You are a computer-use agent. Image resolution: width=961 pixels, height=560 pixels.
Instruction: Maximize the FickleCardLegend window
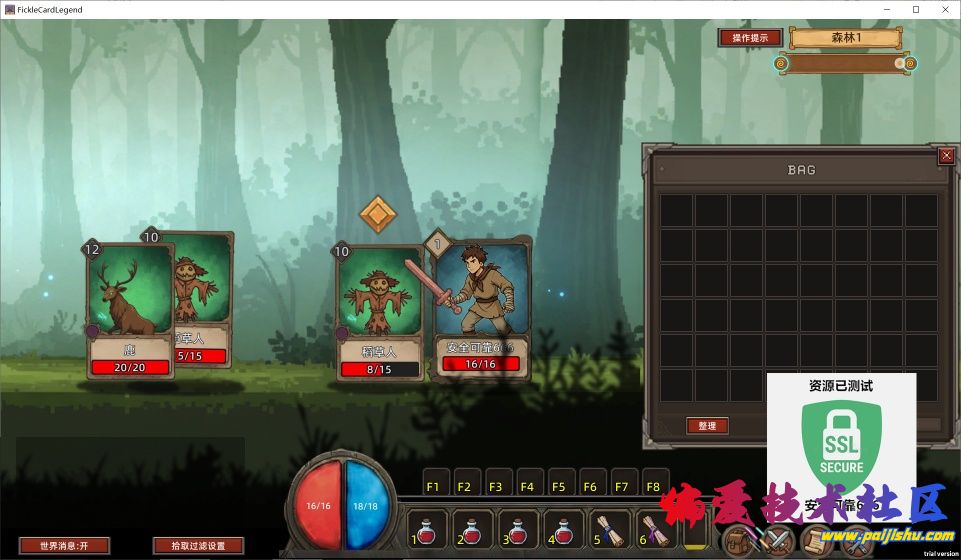pyautogui.click(x=915, y=9)
